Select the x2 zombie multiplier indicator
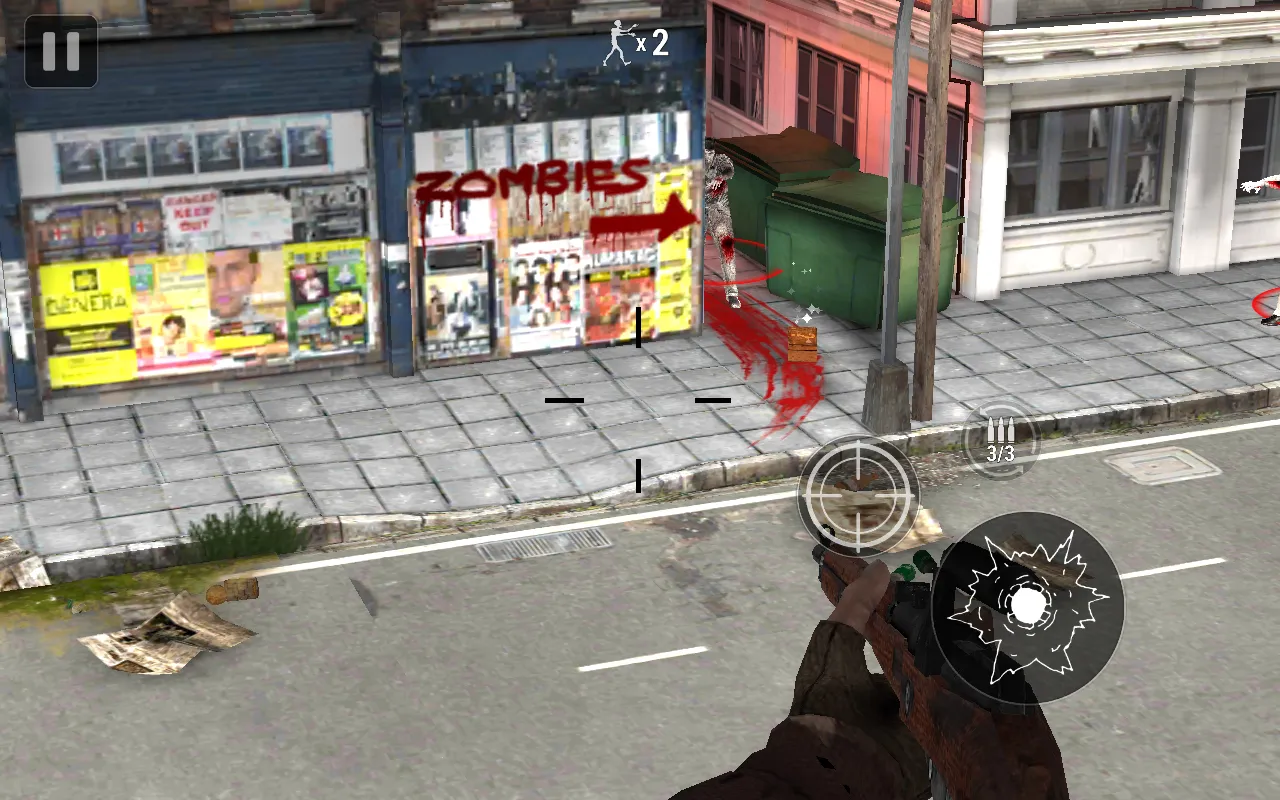 click(655, 43)
